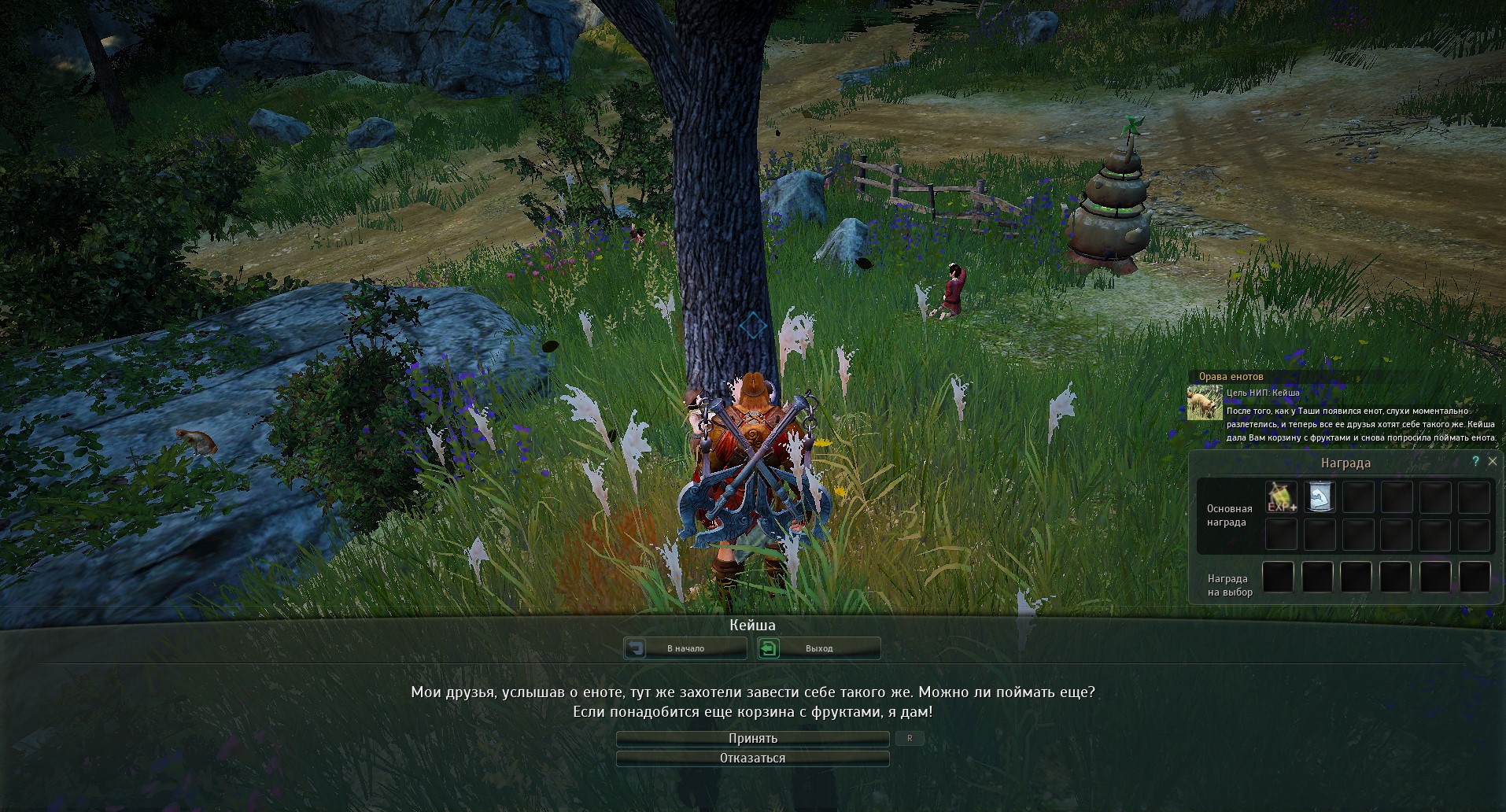Close the Награда reward panel
The height and width of the screenshot is (812, 1506).
coord(1493,462)
